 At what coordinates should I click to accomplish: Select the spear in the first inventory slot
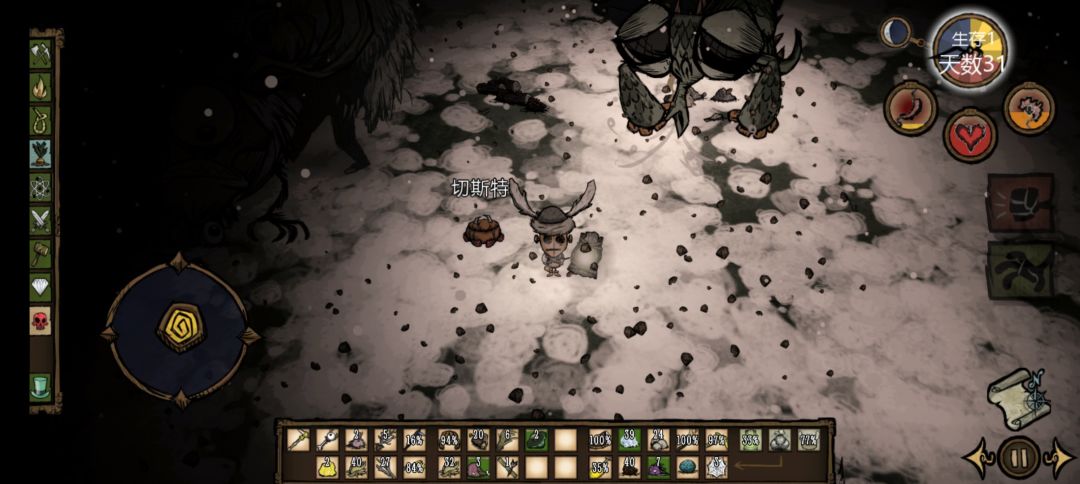coord(299,439)
